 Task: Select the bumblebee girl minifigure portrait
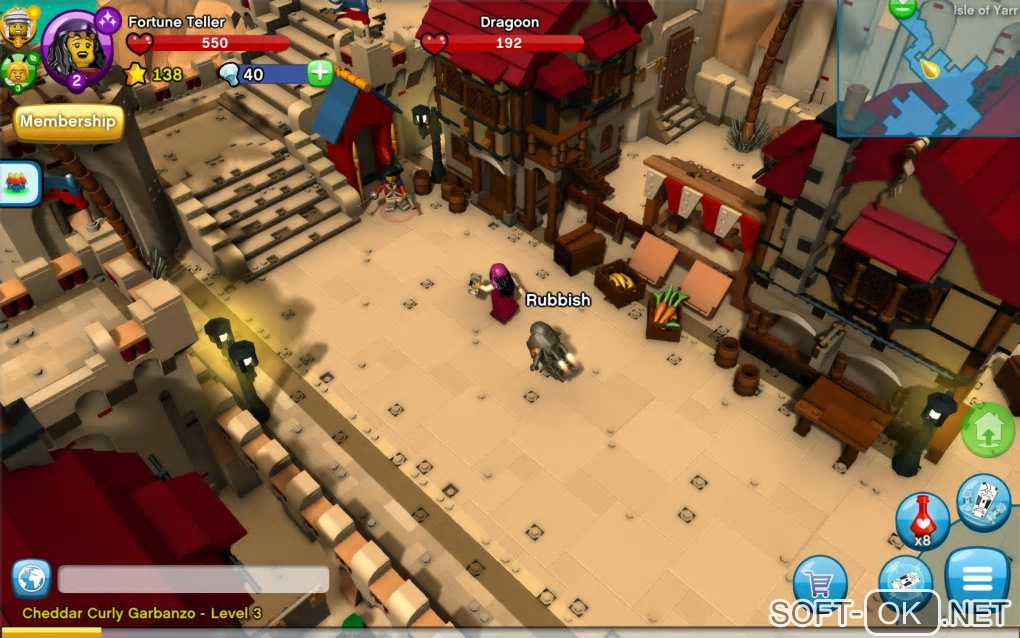click(16, 71)
